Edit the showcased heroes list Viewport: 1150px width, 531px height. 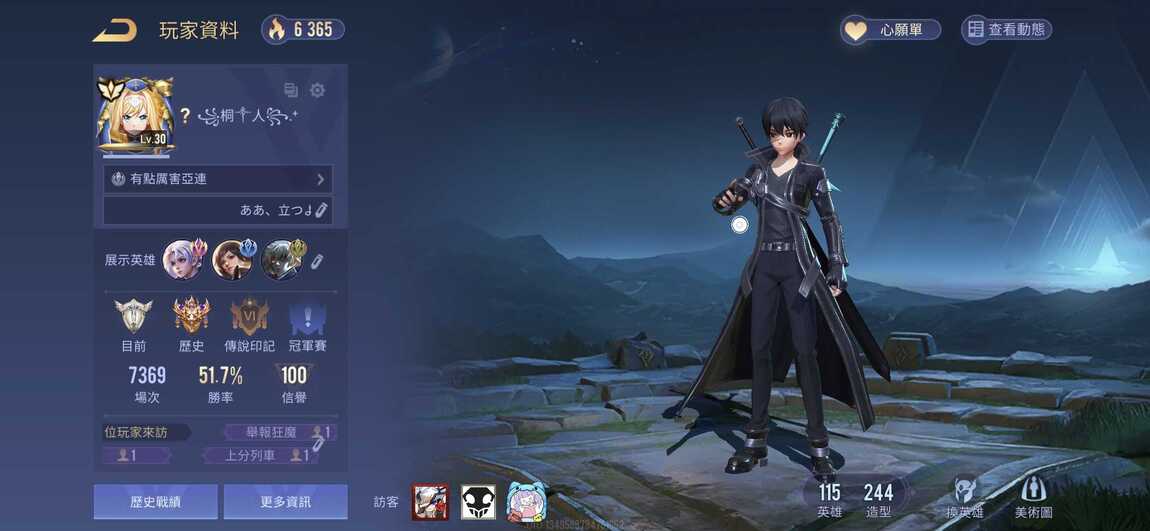[316, 262]
